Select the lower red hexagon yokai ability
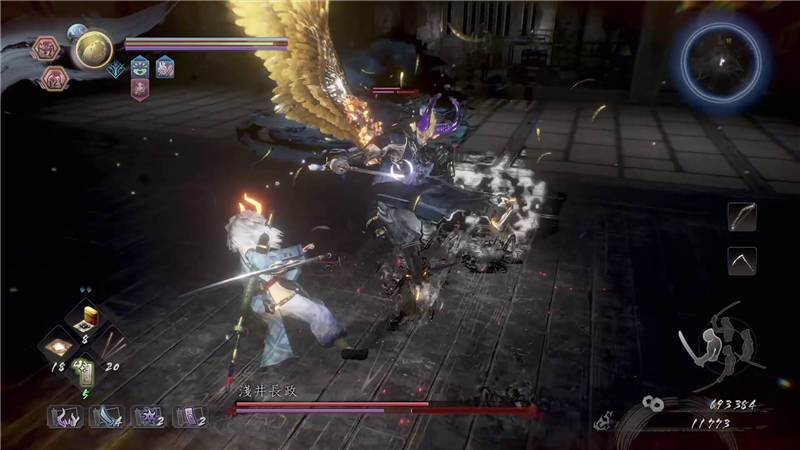The width and height of the screenshot is (800, 450). tap(53, 78)
